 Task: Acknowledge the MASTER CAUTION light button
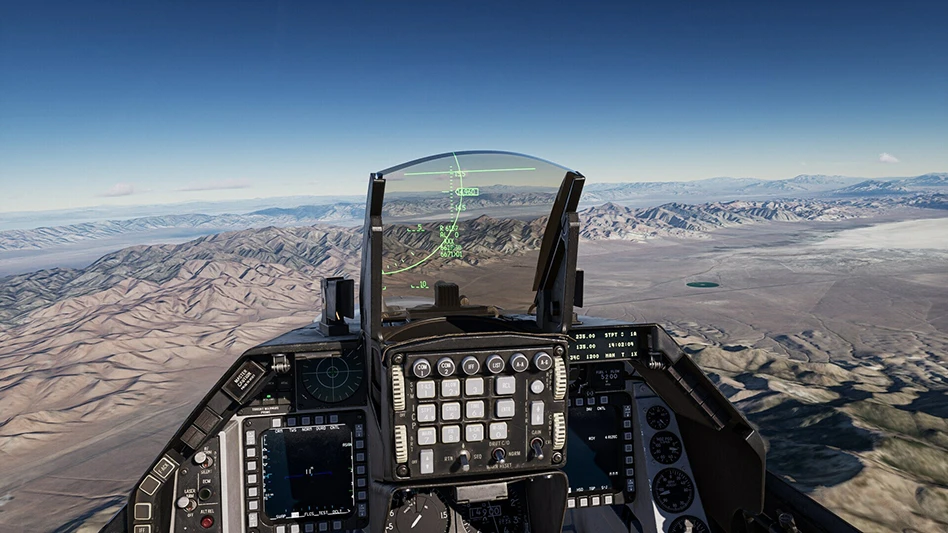[242, 379]
